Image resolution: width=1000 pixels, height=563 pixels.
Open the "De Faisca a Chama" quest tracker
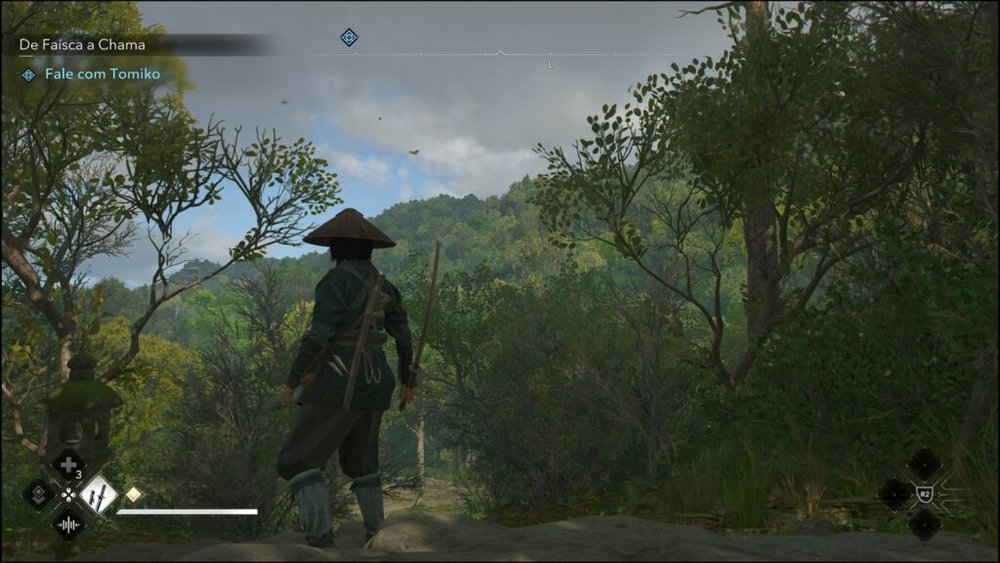click(x=82, y=45)
